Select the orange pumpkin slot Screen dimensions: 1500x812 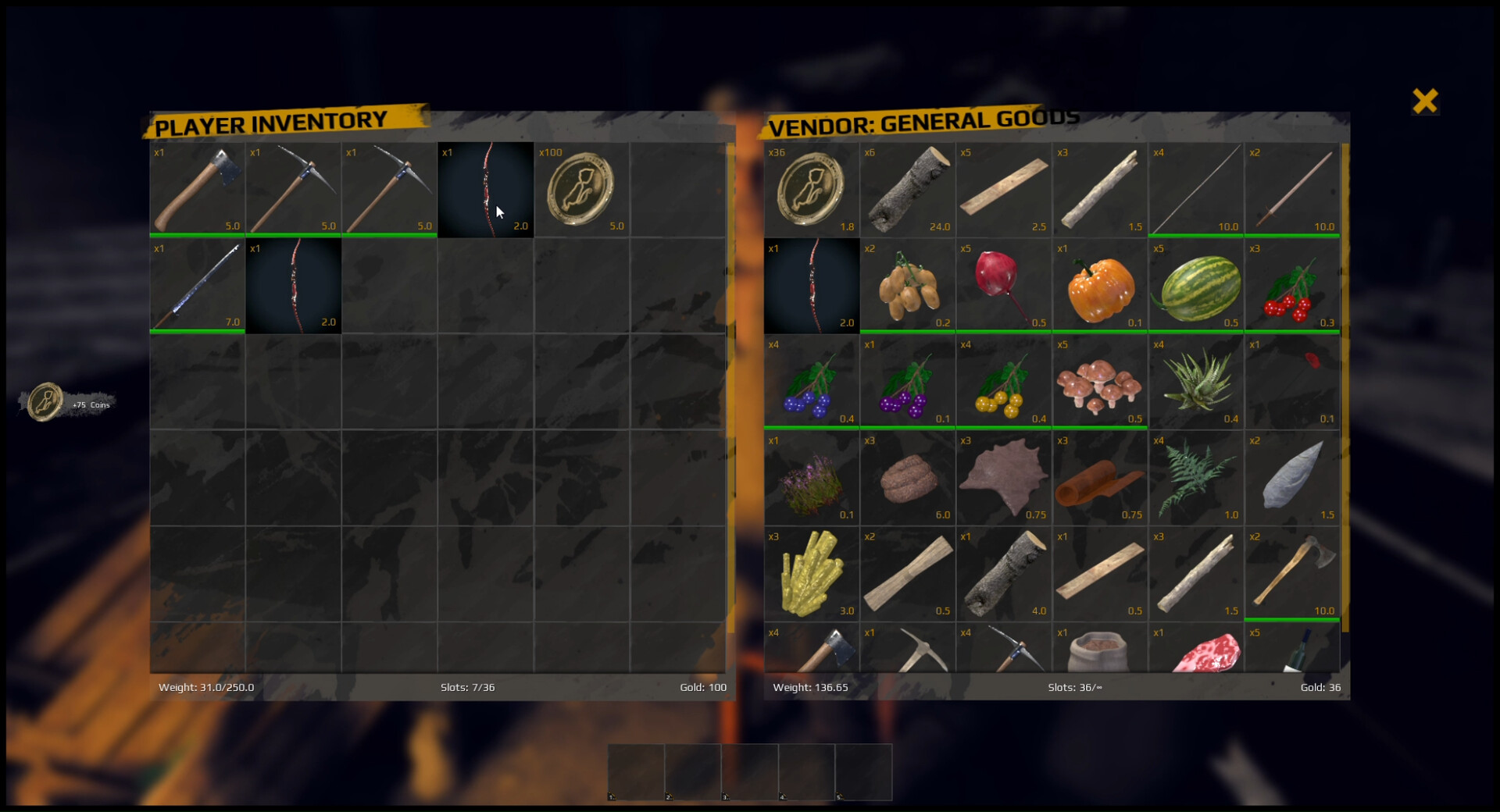pyautogui.click(x=1099, y=286)
